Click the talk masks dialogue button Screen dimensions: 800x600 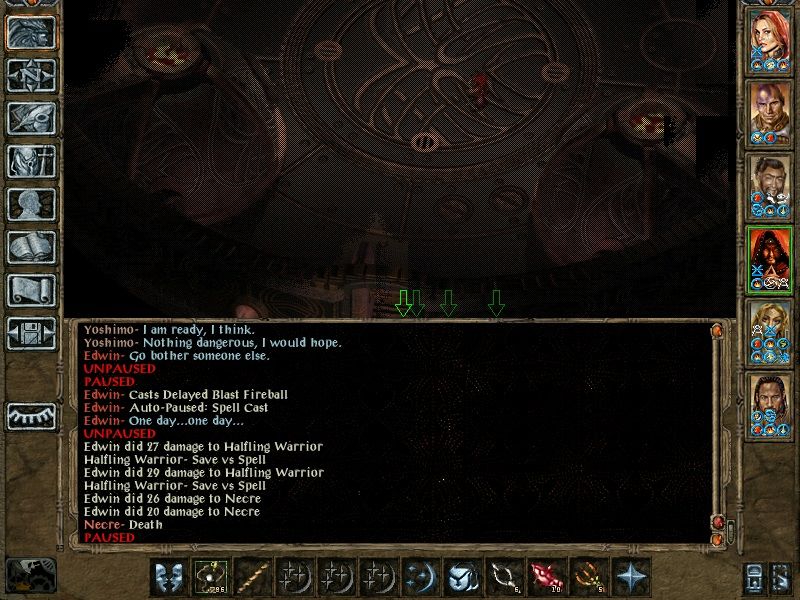(169, 576)
